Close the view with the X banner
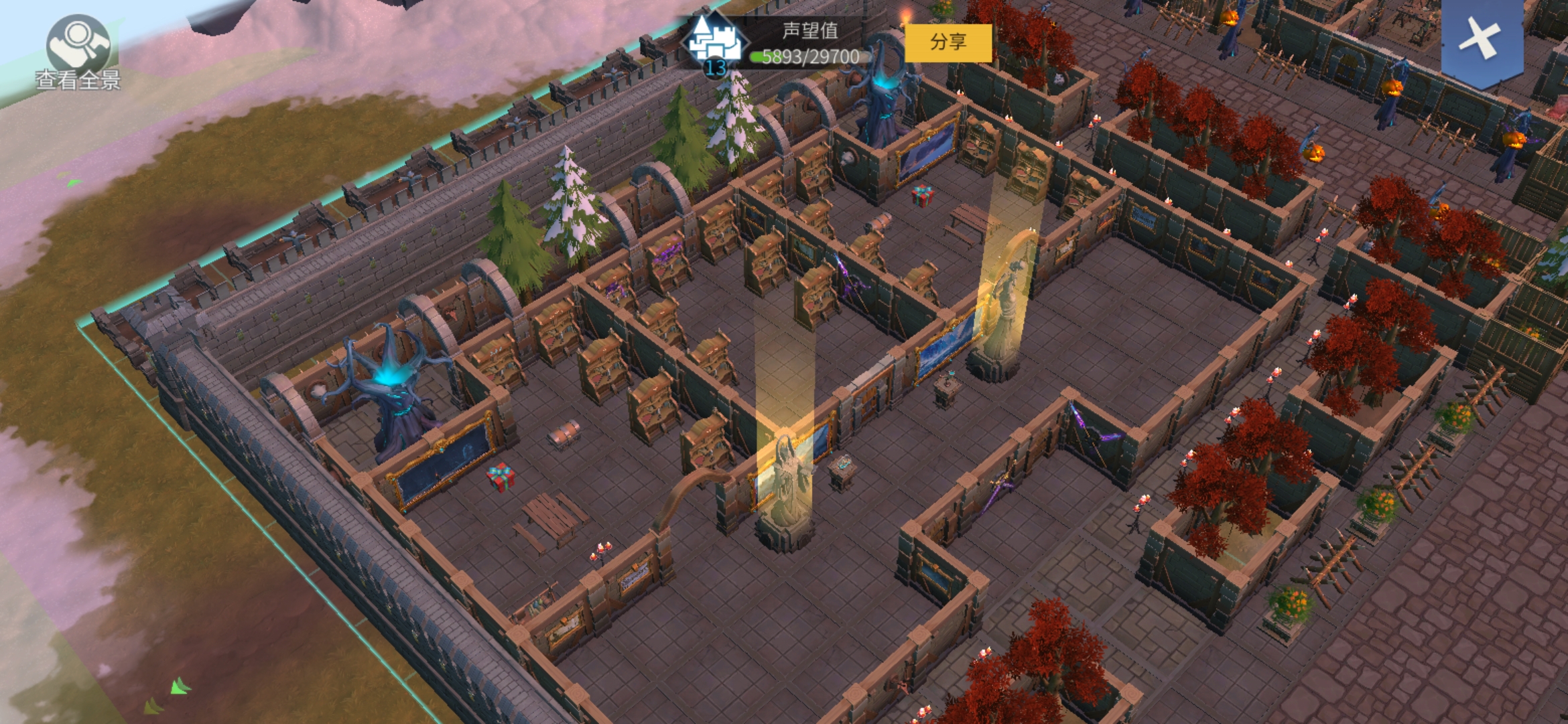The width and height of the screenshot is (1568, 724). (1481, 39)
